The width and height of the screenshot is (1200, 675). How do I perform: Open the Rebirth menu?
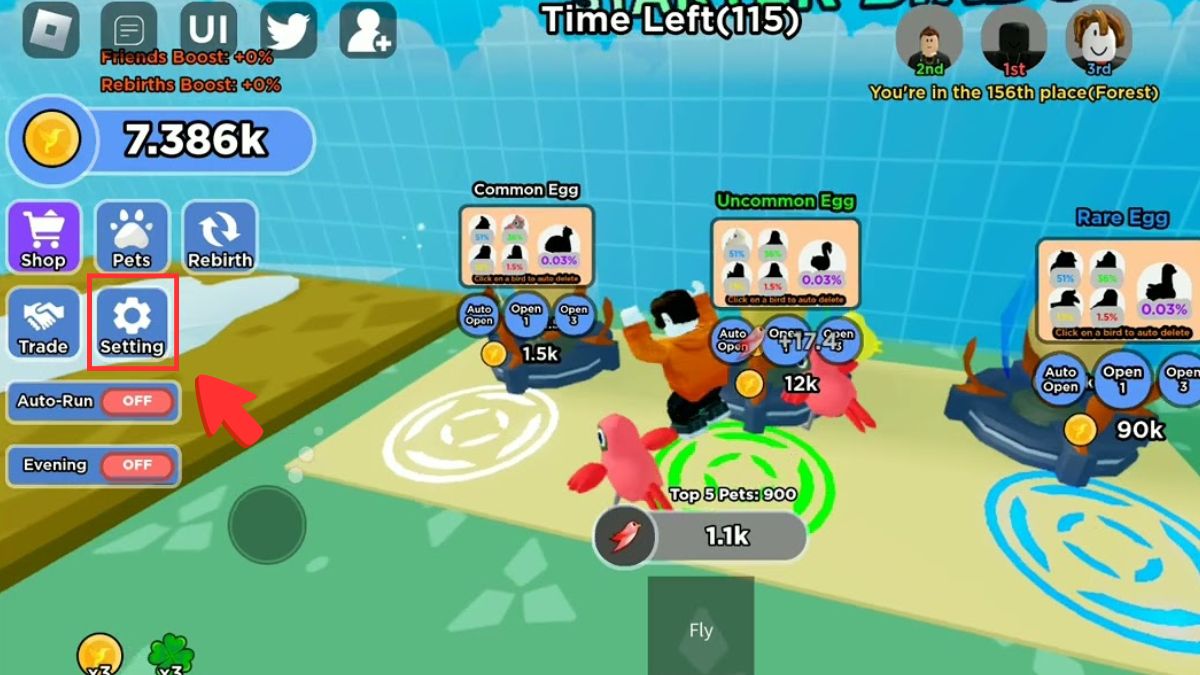(220, 238)
